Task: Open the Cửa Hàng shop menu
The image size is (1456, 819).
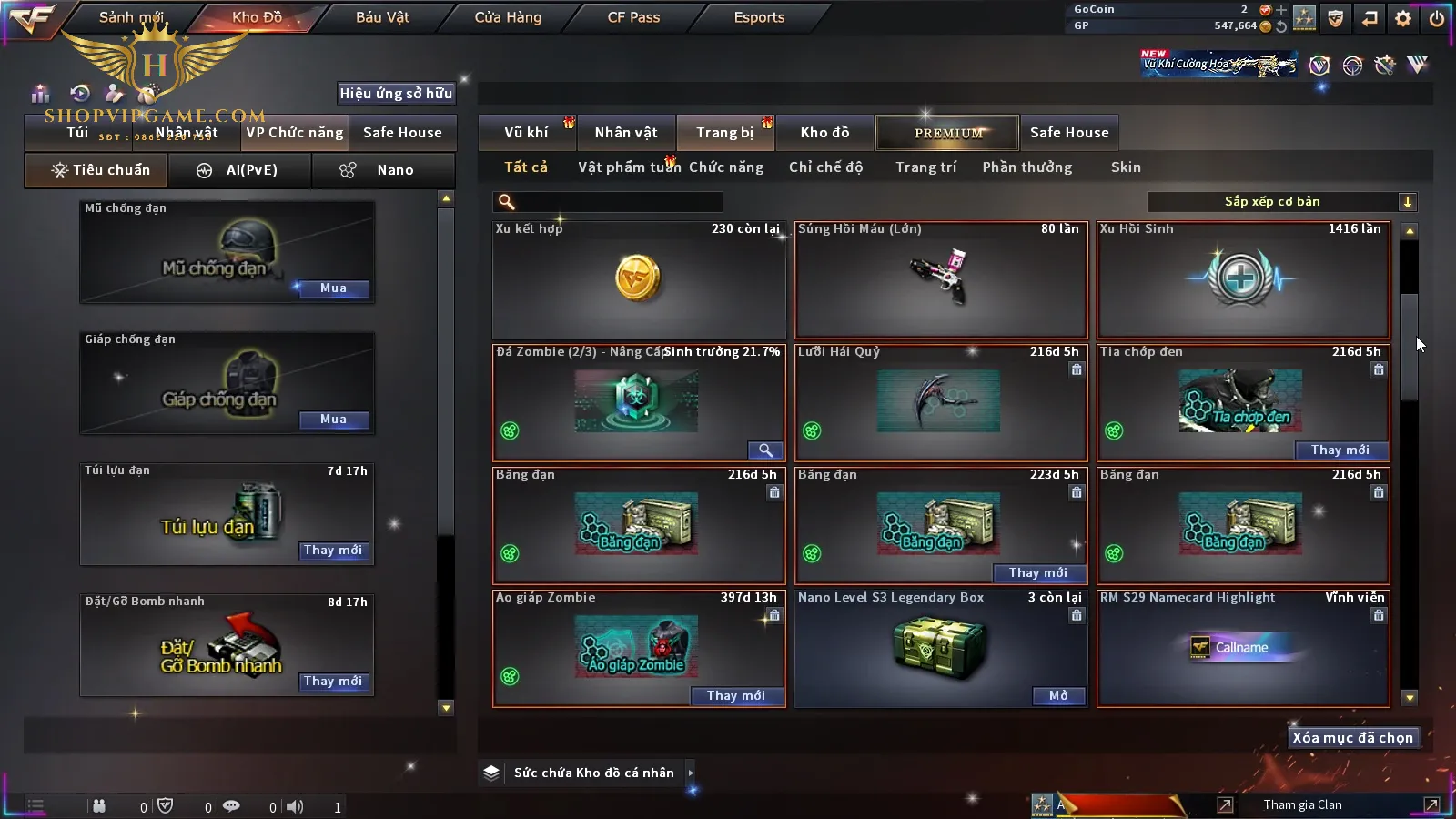Action: coord(508,17)
